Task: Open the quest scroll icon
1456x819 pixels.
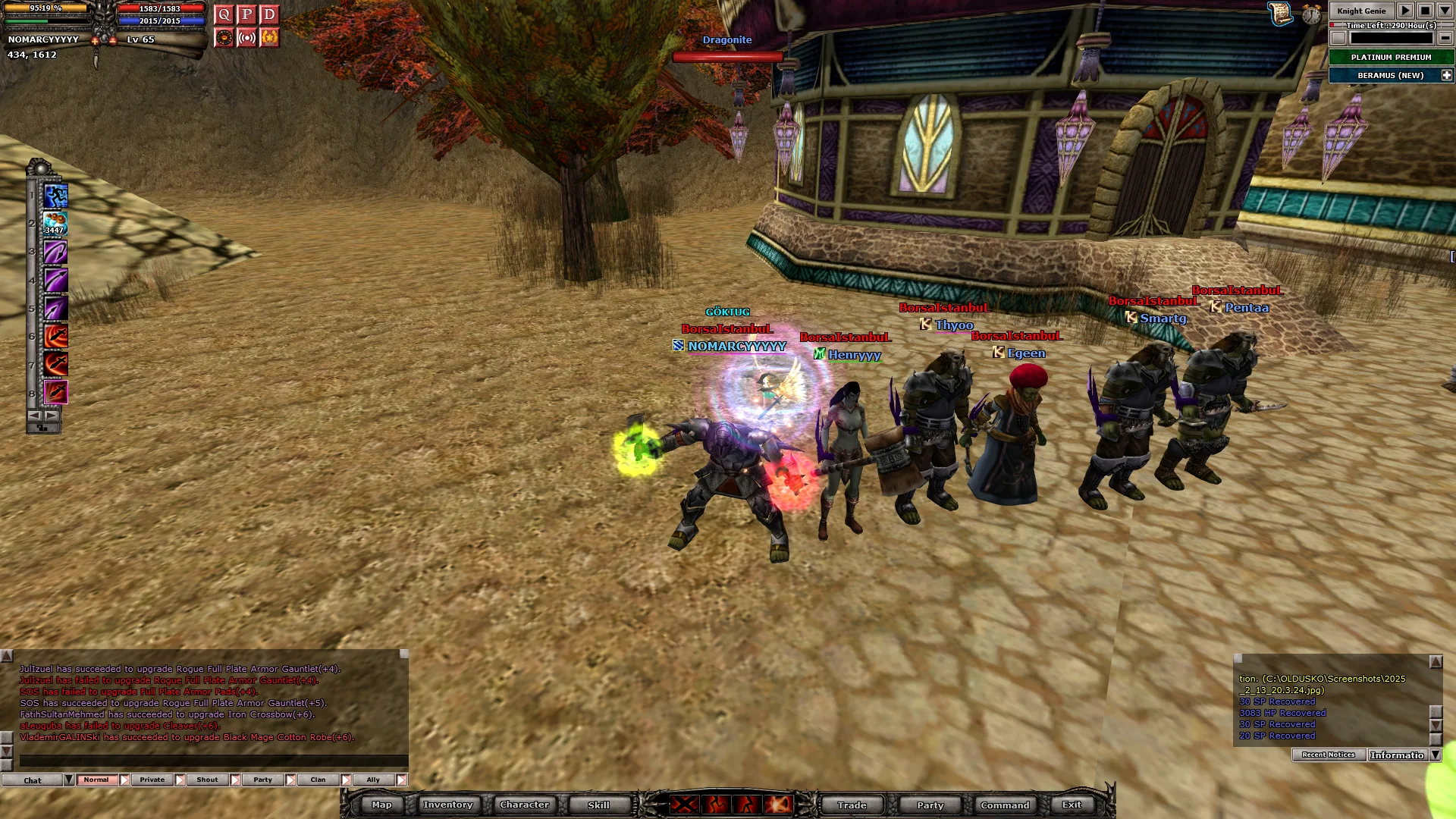Action: (x=1280, y=13)
